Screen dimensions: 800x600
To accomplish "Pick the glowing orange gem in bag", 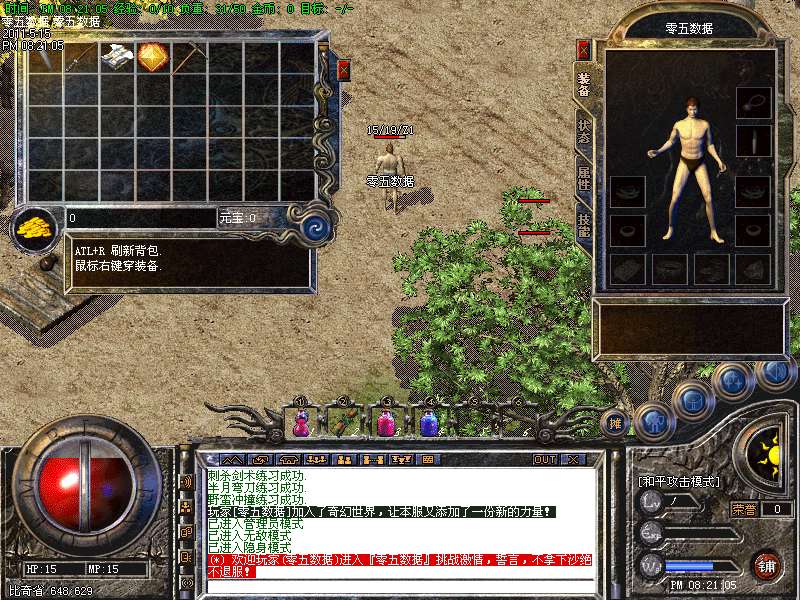I will tap(152, 57).
